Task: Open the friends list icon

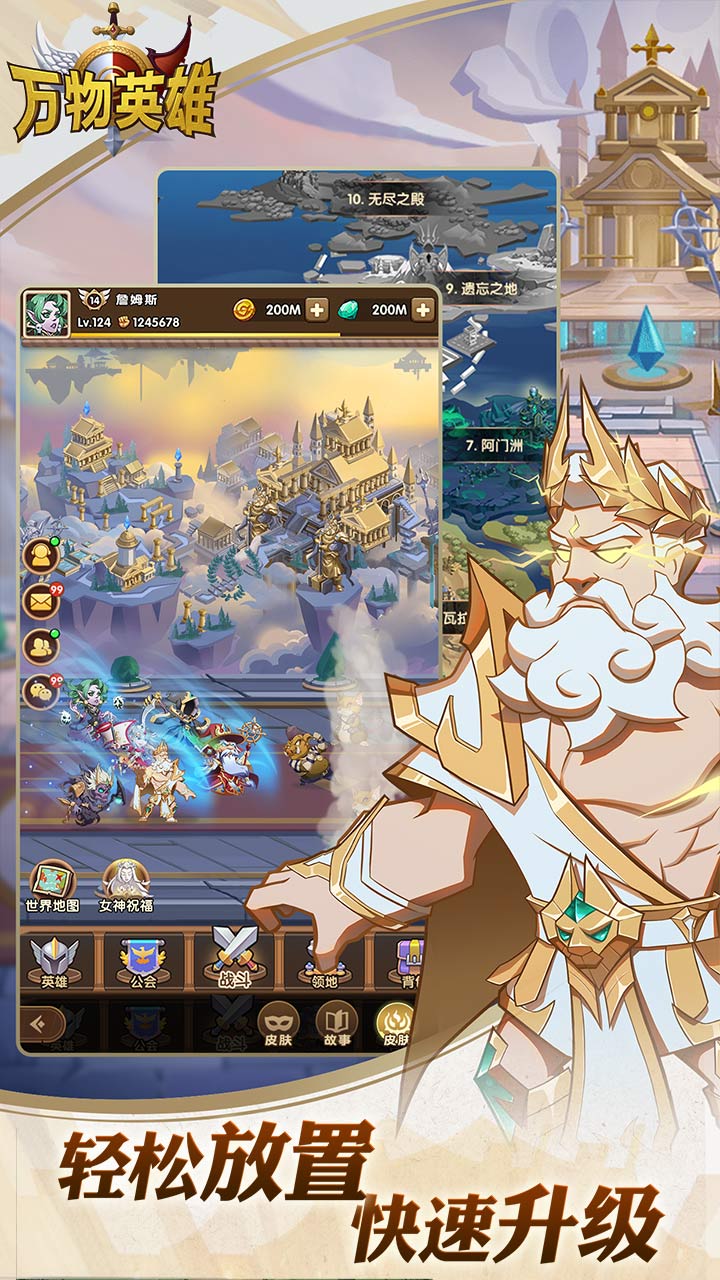Action: 41,646
